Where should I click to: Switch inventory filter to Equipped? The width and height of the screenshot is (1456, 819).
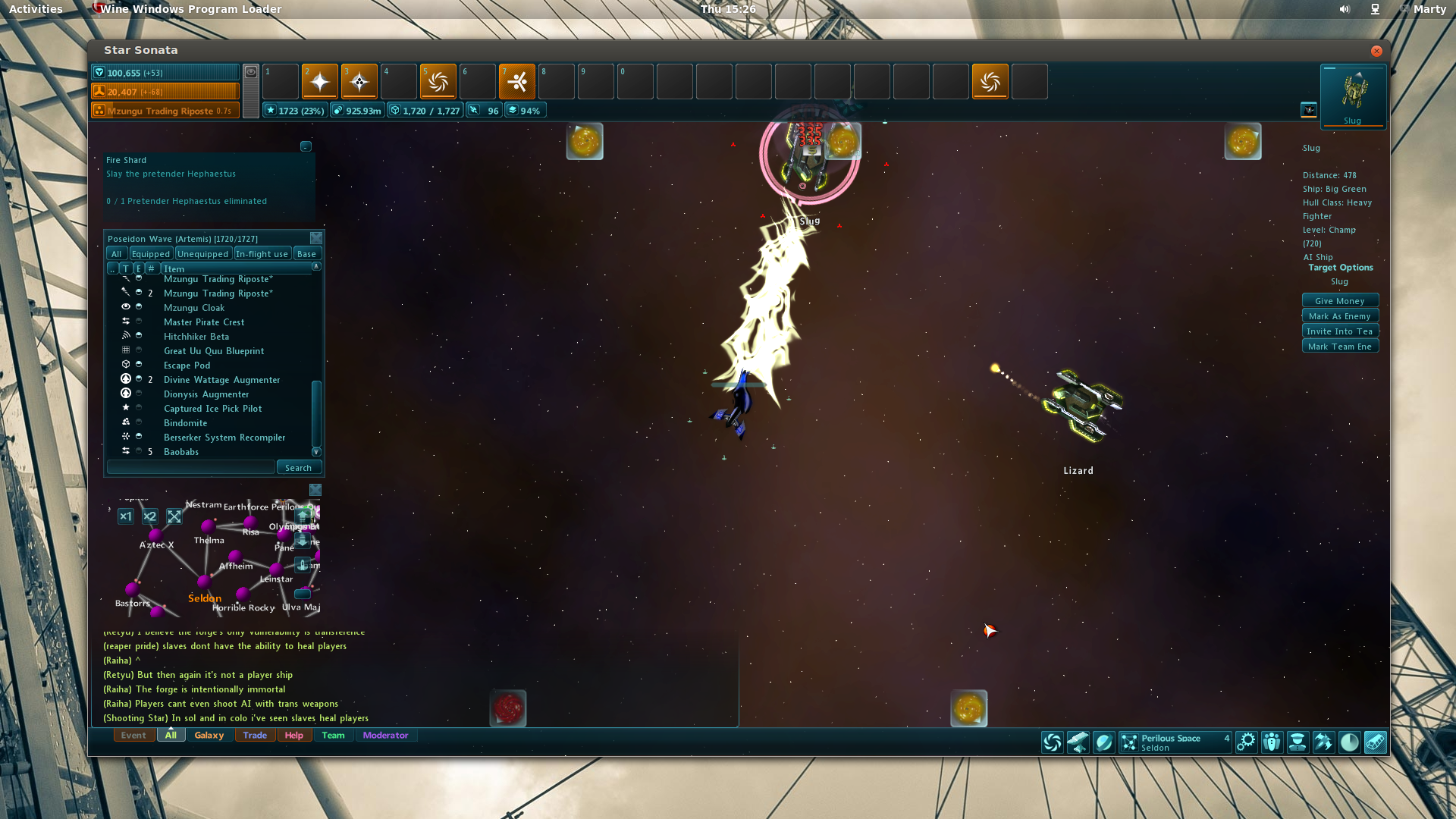click(x=151, y=254)
